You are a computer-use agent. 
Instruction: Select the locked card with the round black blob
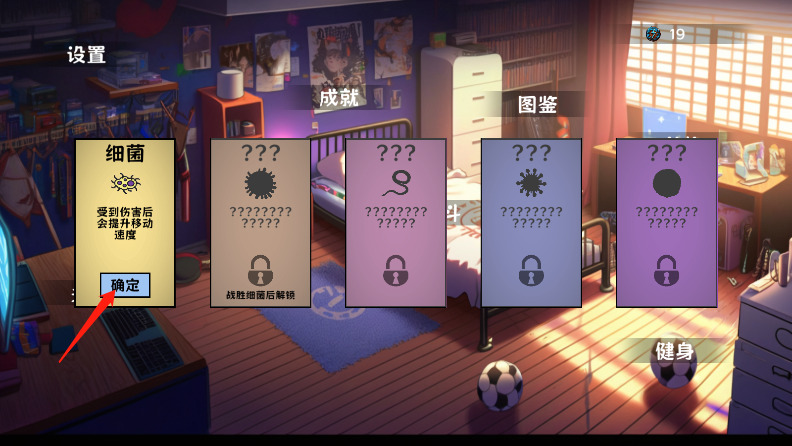coord(666,222)
